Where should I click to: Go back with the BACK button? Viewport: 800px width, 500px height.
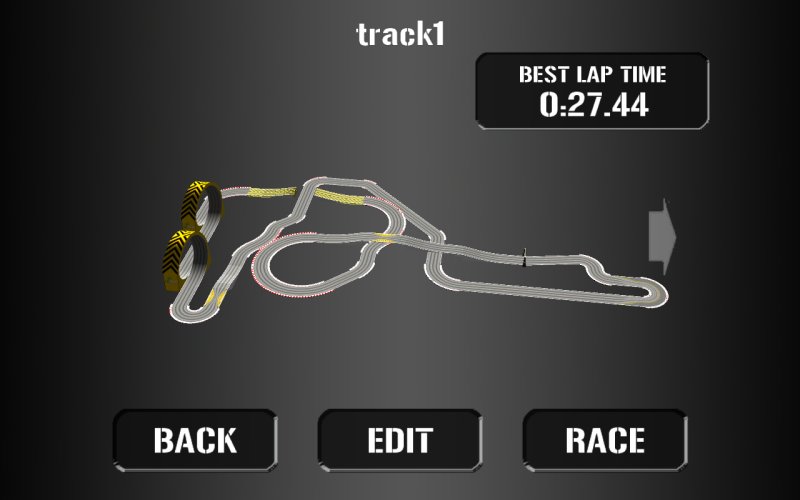click(195, 440)
